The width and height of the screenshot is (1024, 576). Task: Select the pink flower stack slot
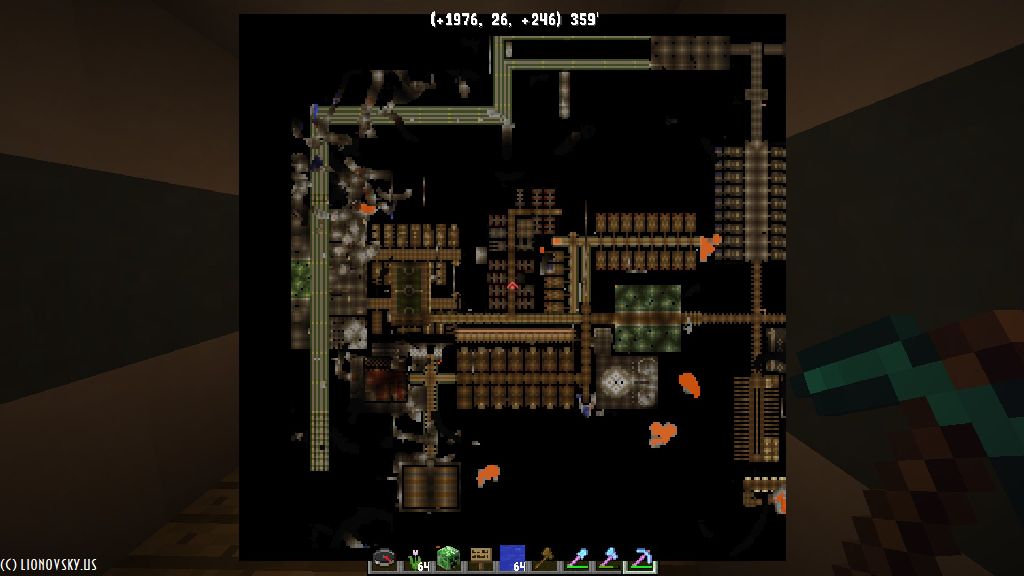pyautogui.click(x=417, y=558)
